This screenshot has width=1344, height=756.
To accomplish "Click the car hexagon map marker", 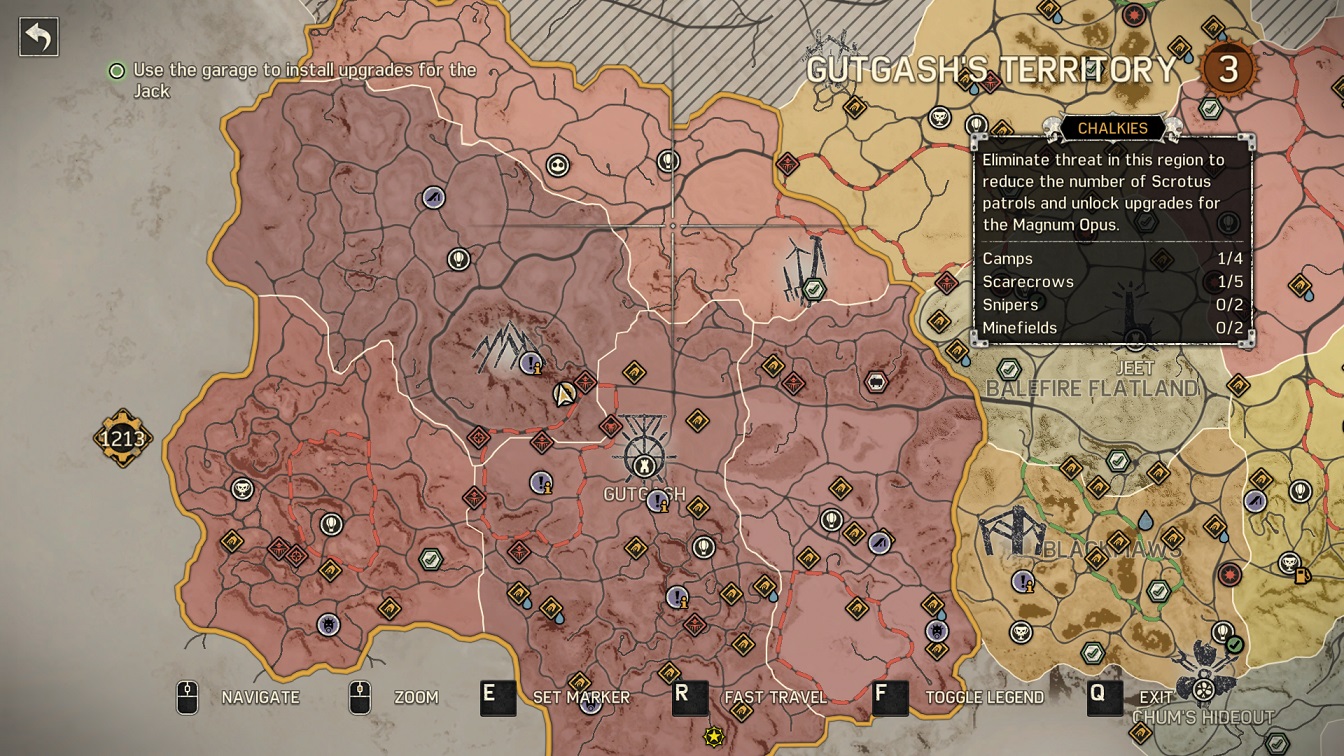I will [876, 381].
